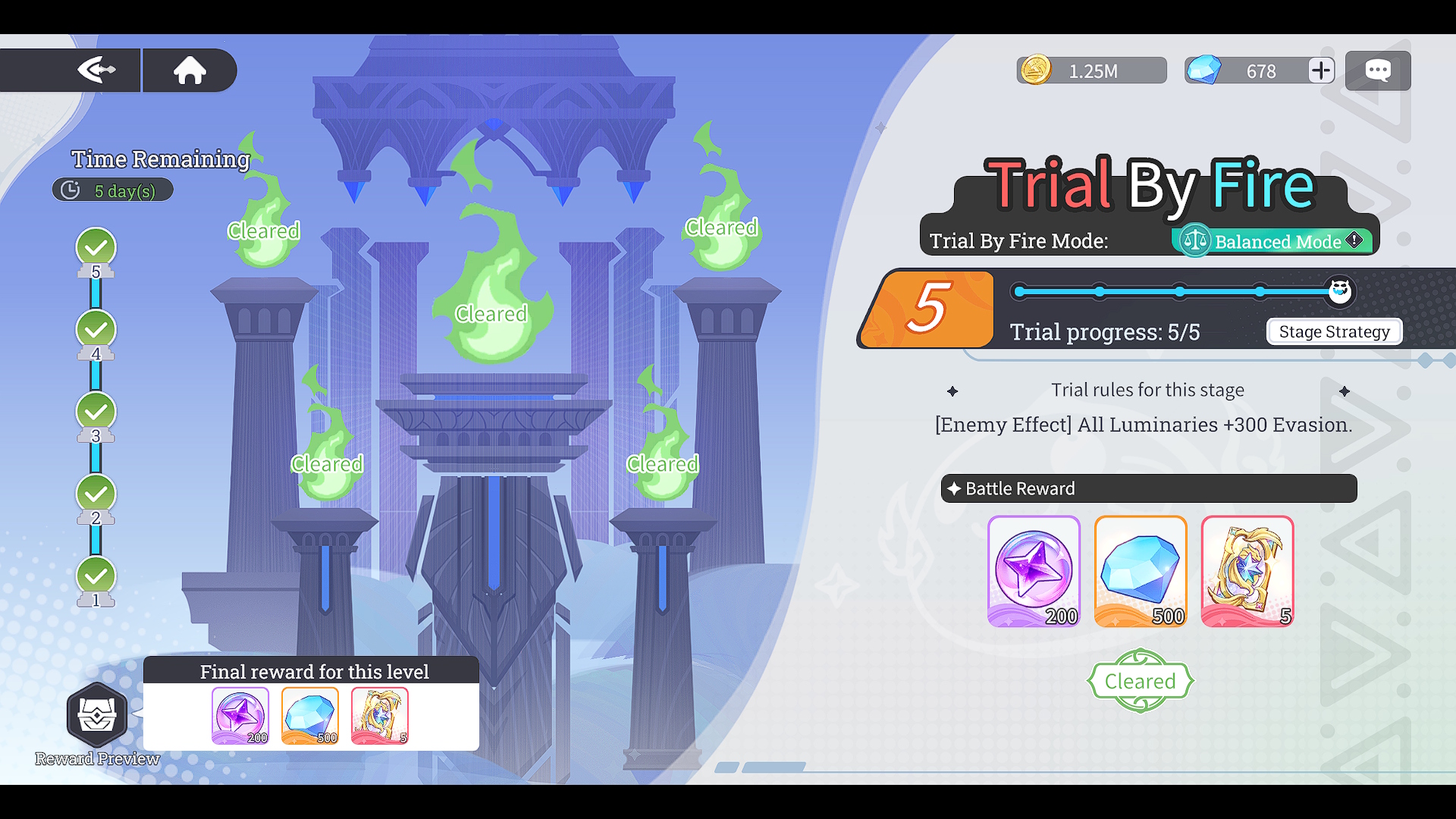
Task: Inspect the golden card battle reward
Action: (x=1247, y=571)
